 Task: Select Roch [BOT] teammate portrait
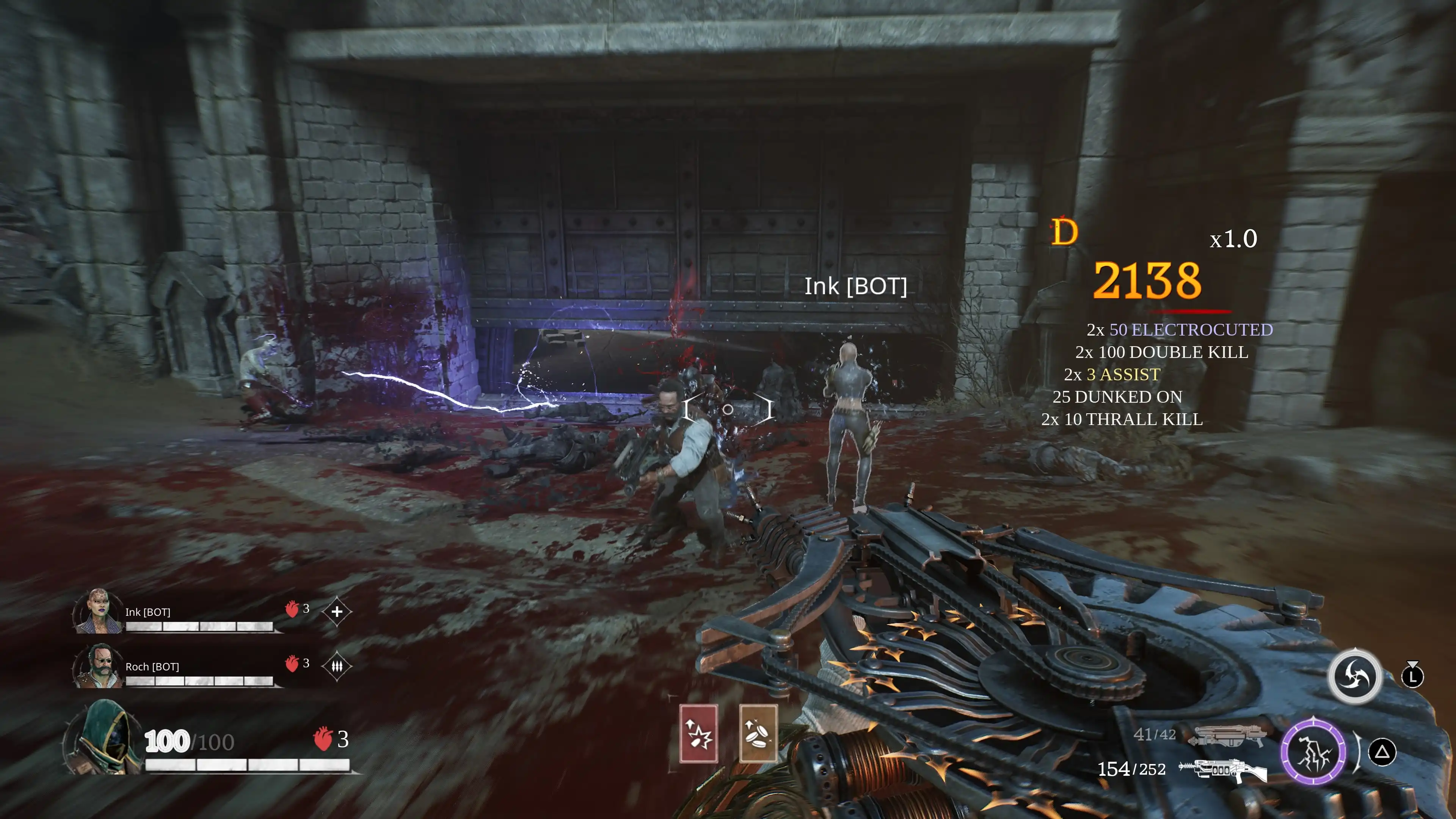(97, 666)
